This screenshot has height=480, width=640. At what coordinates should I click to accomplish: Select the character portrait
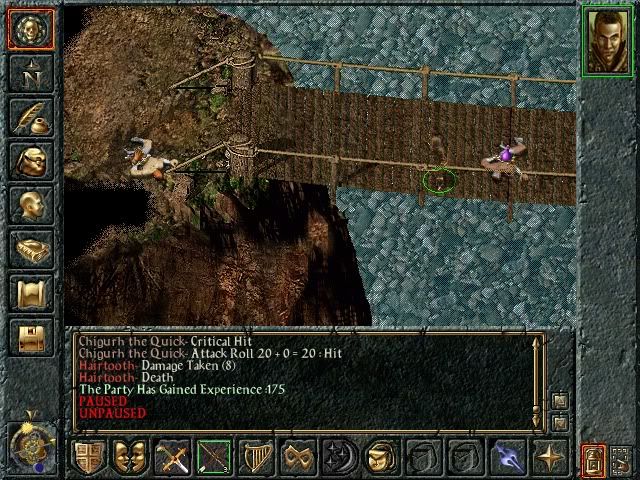point(606,40)
